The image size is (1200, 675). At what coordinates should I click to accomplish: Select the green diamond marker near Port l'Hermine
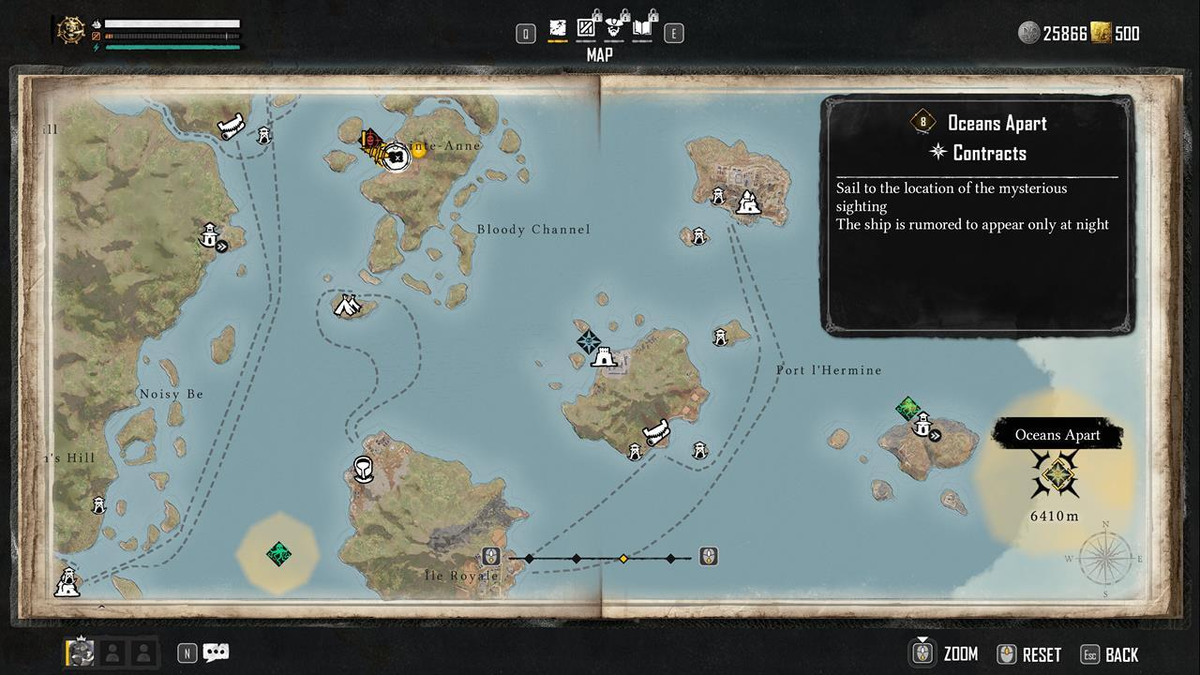pos(908,407)
